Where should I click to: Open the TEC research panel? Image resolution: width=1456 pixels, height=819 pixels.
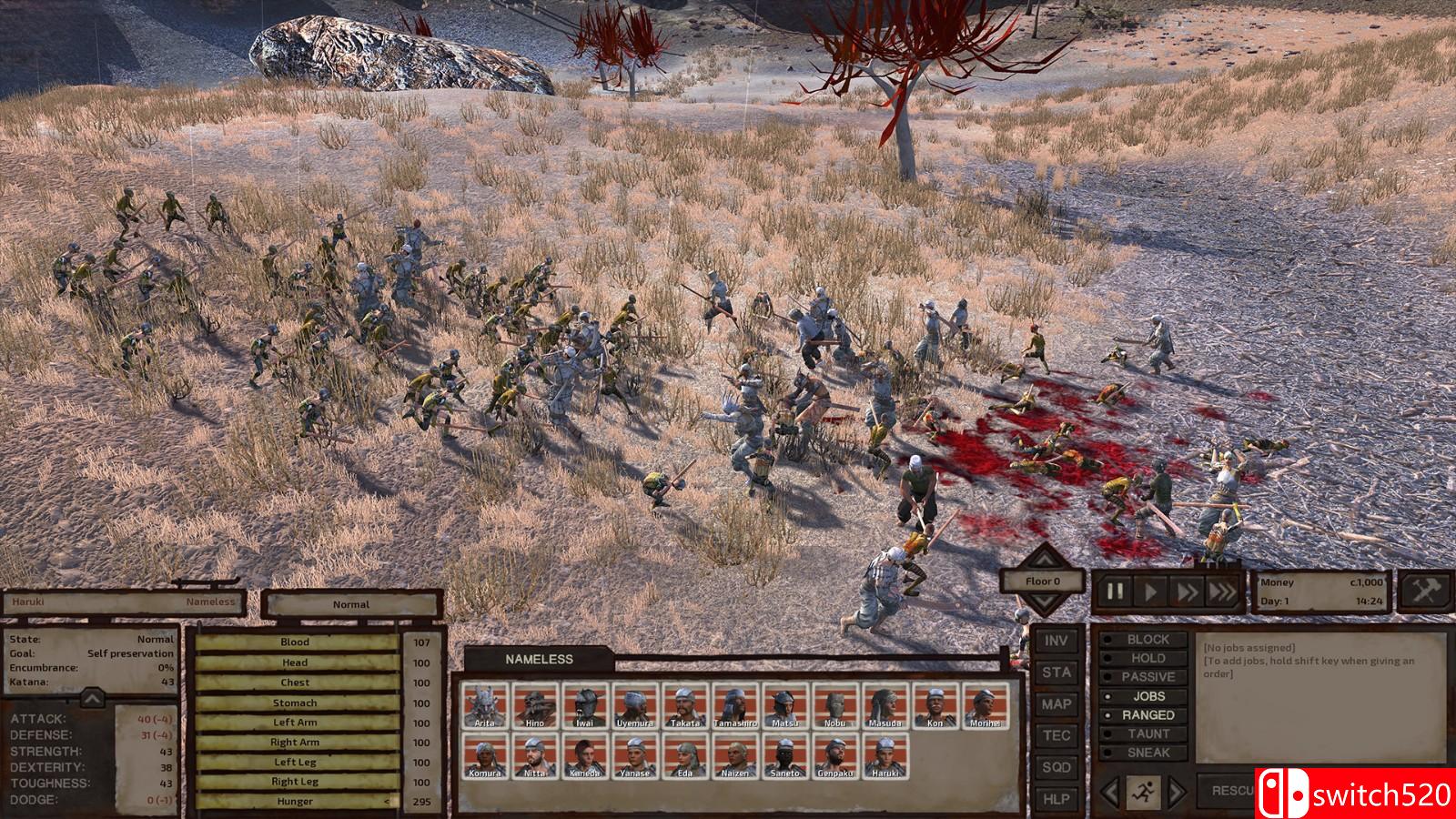(x=1056, y=735)
